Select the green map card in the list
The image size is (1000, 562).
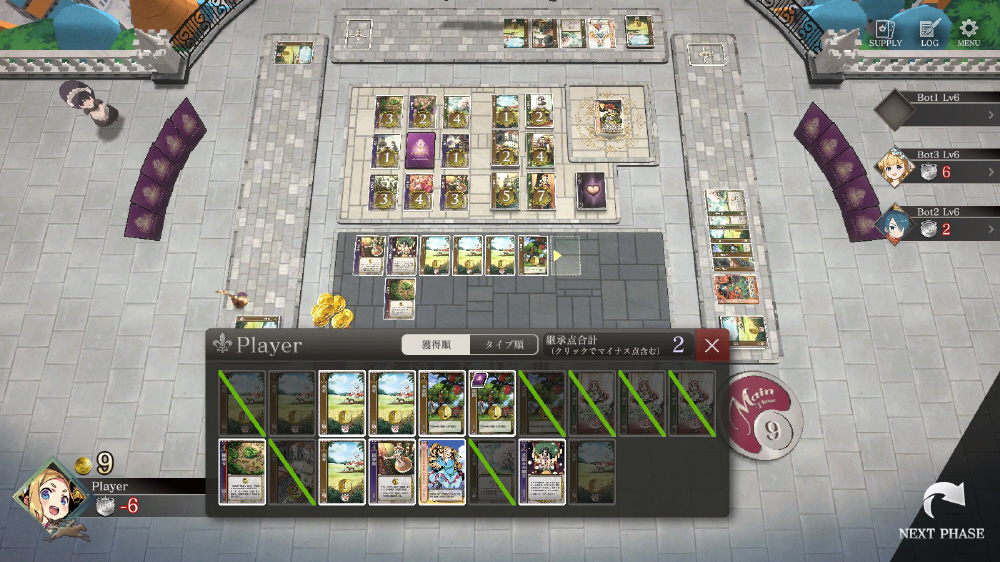(x=242, y=472)
